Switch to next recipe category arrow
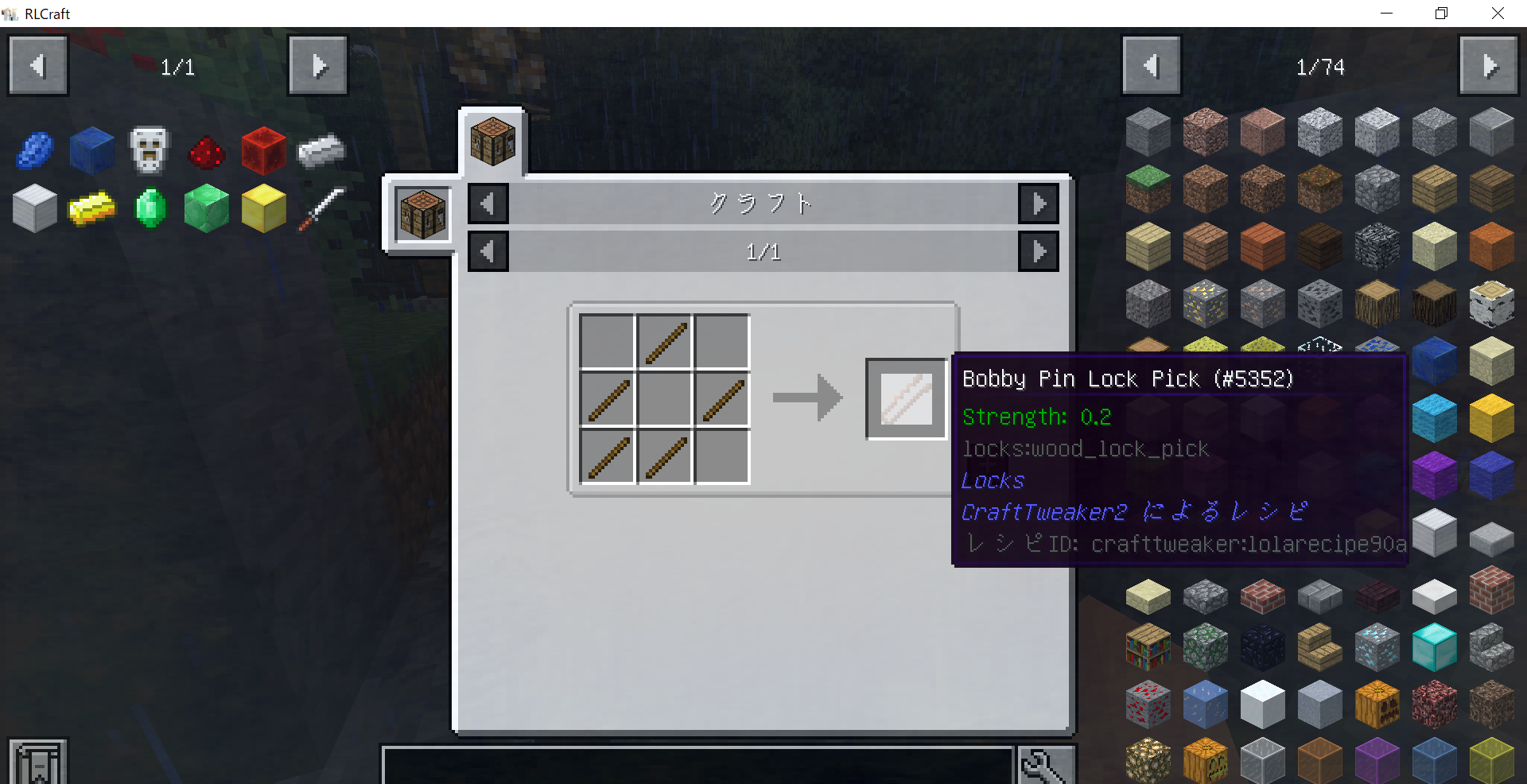The image size is (1527, 784). 1039,204
